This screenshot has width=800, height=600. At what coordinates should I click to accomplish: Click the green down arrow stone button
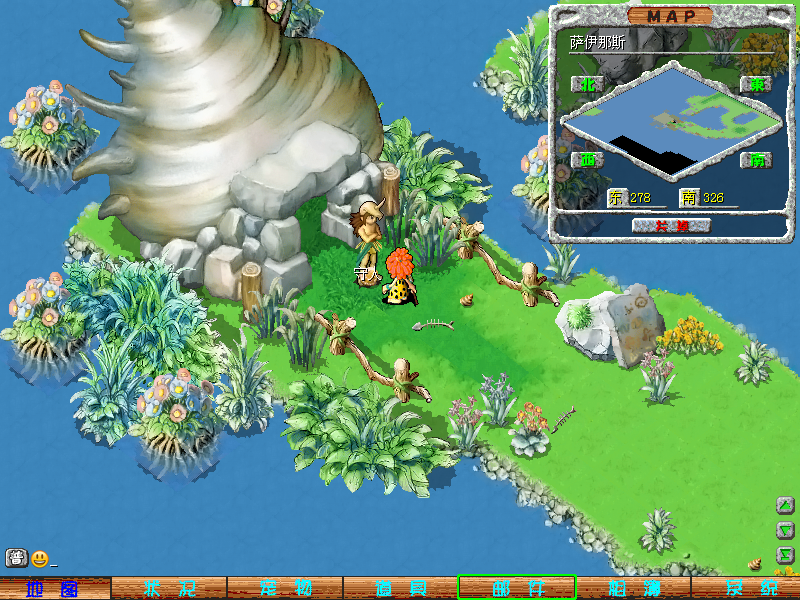[x=786, y=530]
